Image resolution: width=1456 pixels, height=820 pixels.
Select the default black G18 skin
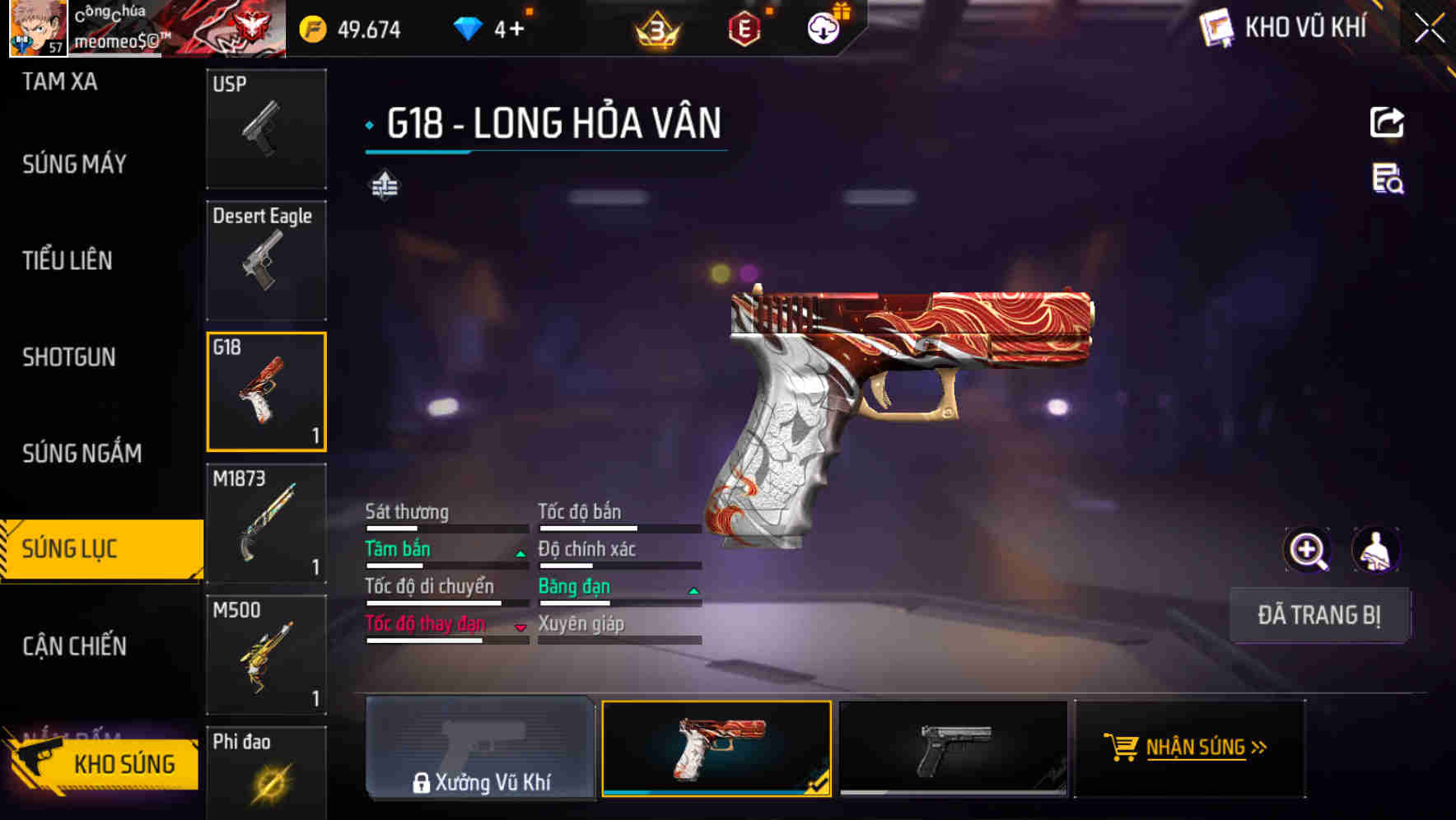coord(953,748)
